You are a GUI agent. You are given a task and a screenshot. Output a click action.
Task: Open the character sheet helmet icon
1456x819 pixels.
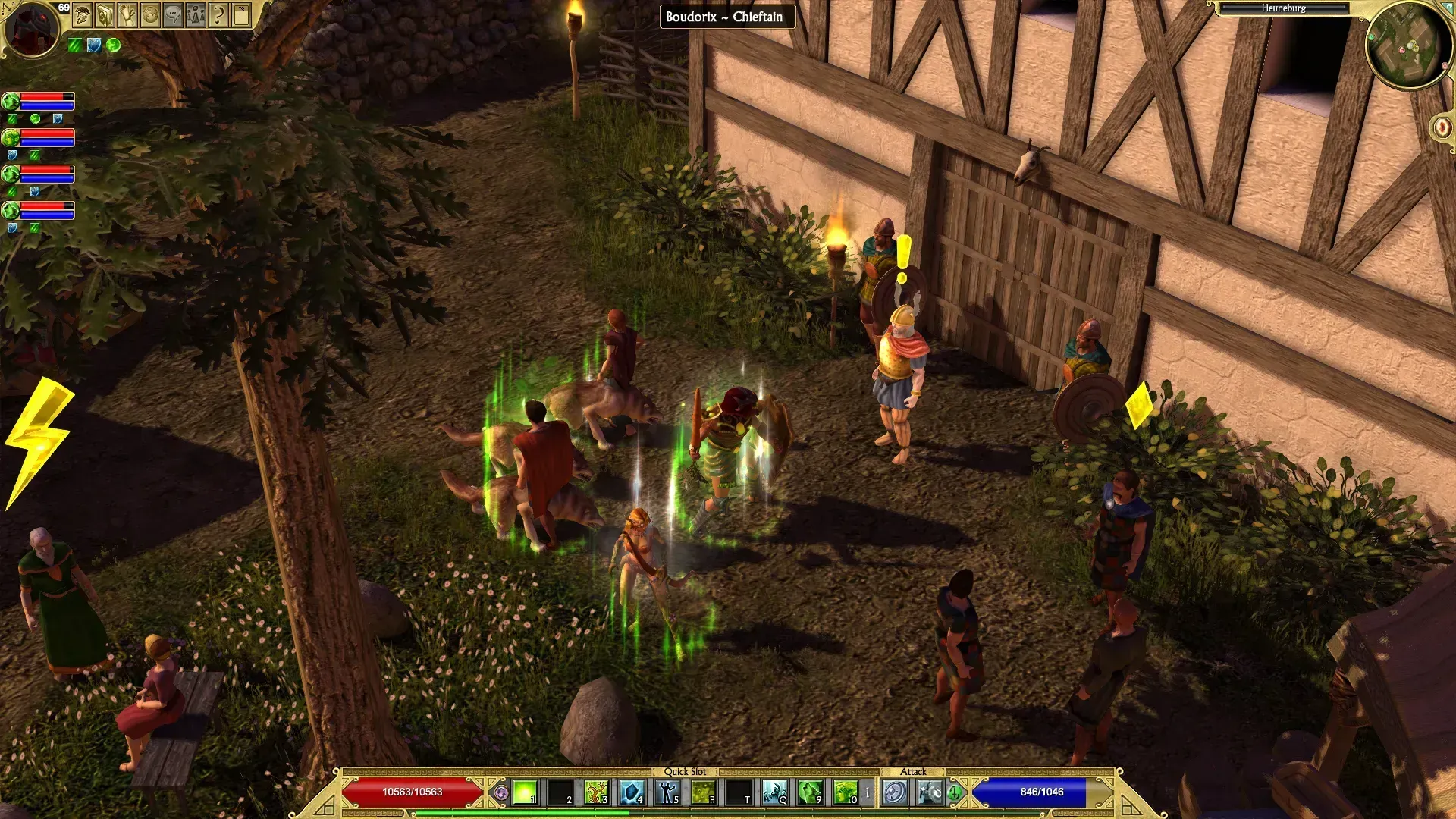tap(83, 15)
